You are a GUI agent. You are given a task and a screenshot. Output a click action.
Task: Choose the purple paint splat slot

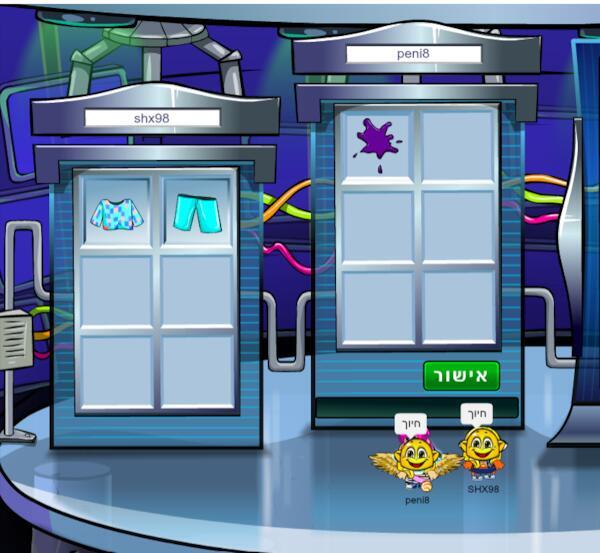(377, 143)
